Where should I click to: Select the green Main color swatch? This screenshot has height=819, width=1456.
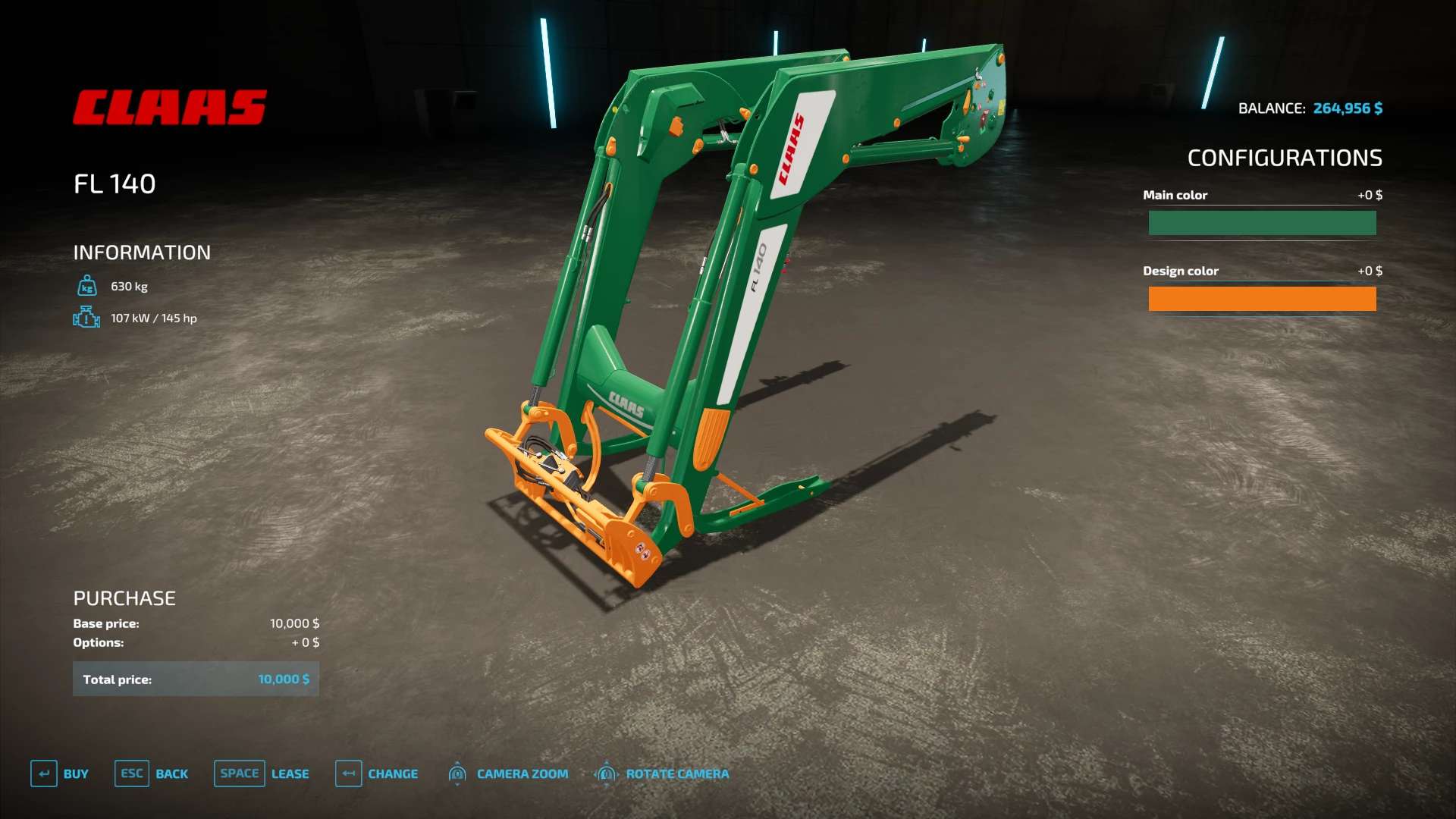pyautogui.click(x=1262, y=223)
